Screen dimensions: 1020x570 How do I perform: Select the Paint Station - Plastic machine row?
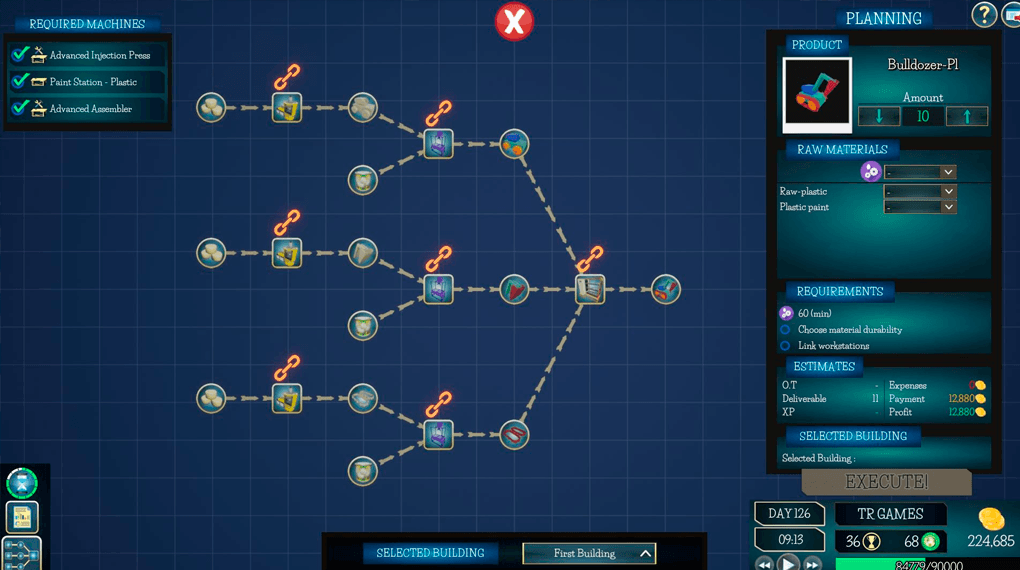pos(88,82)
